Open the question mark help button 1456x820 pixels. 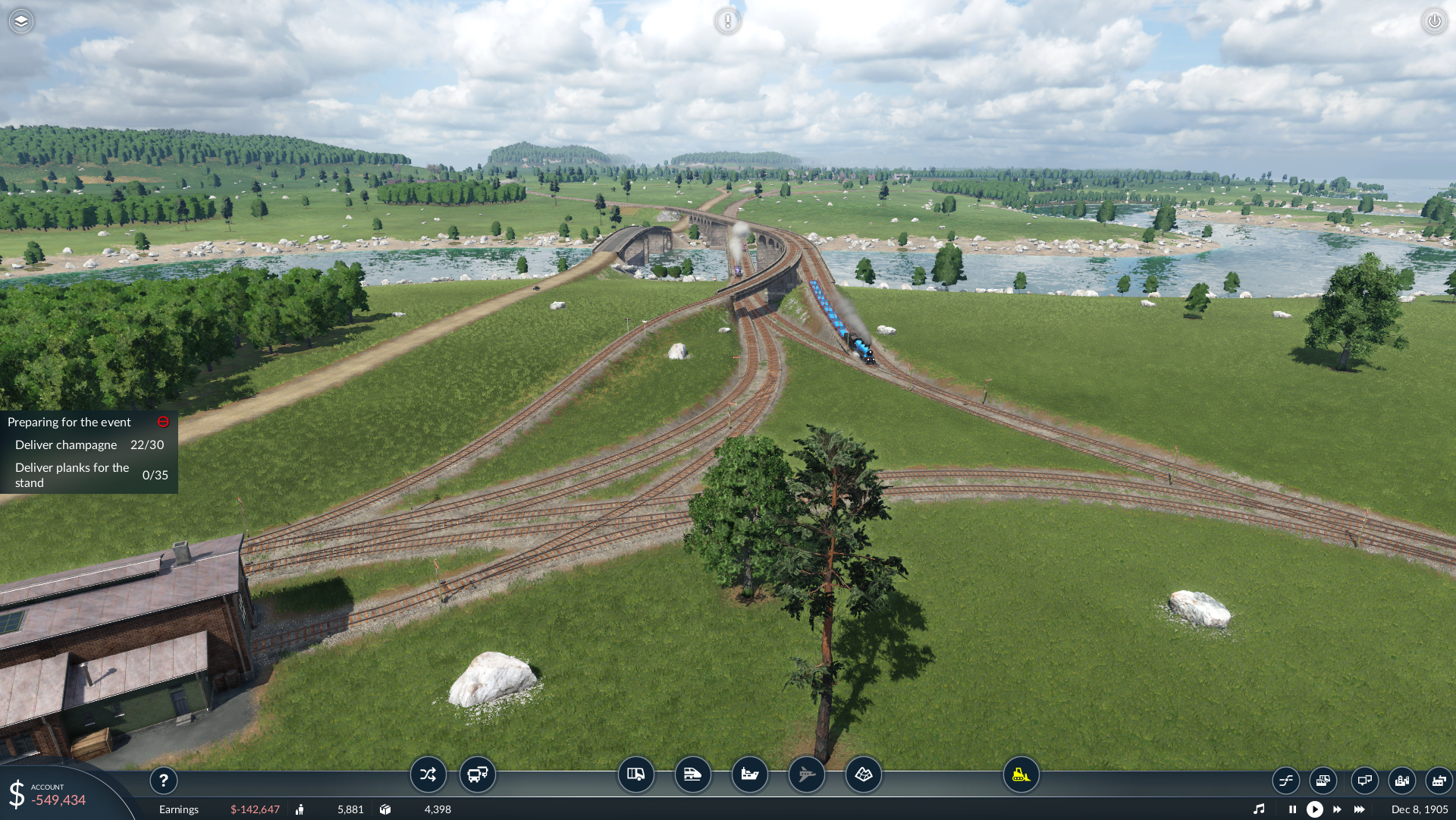click(164, 781)
